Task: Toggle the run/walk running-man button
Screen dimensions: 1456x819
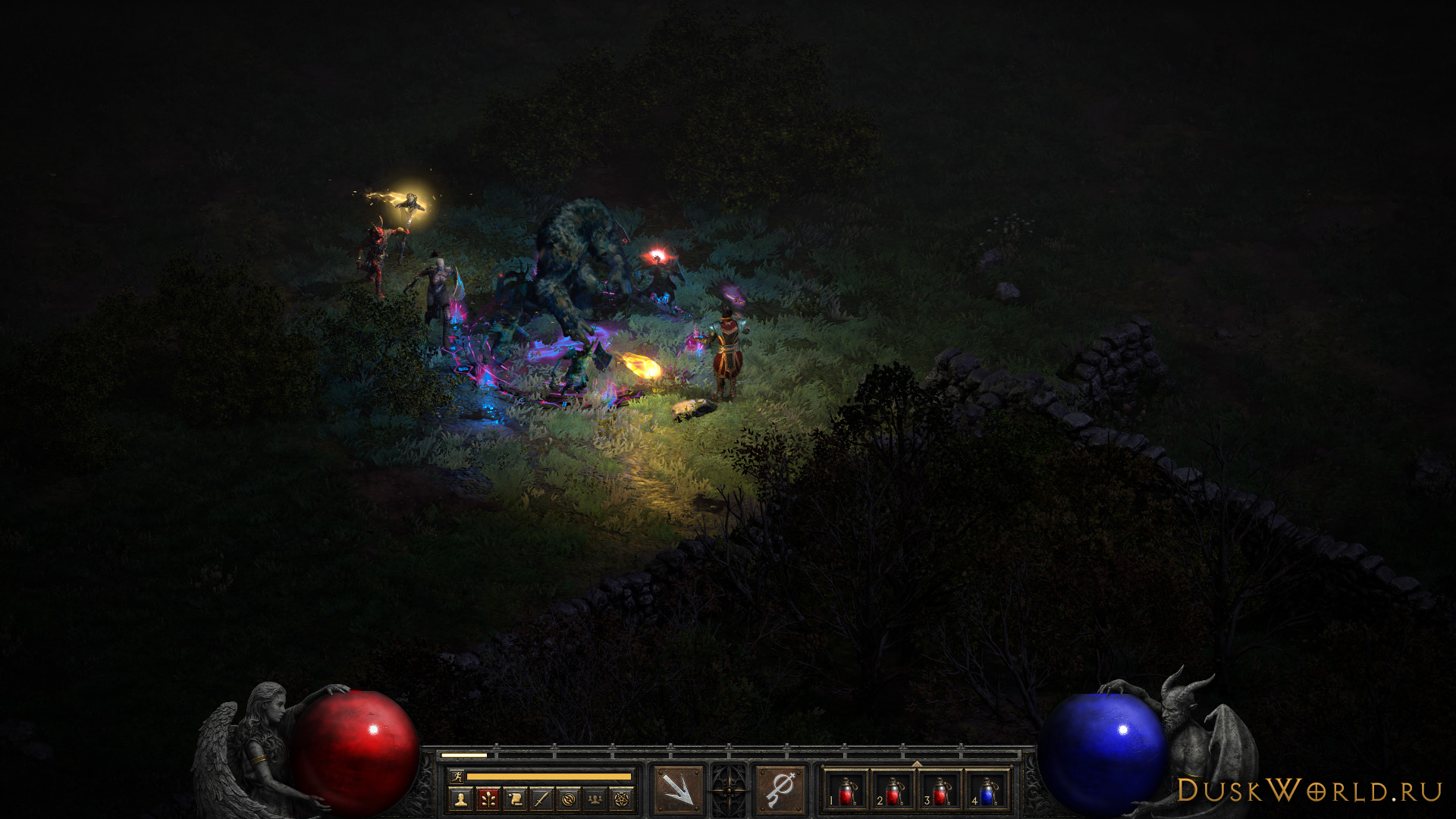Action: coord(456,776)
